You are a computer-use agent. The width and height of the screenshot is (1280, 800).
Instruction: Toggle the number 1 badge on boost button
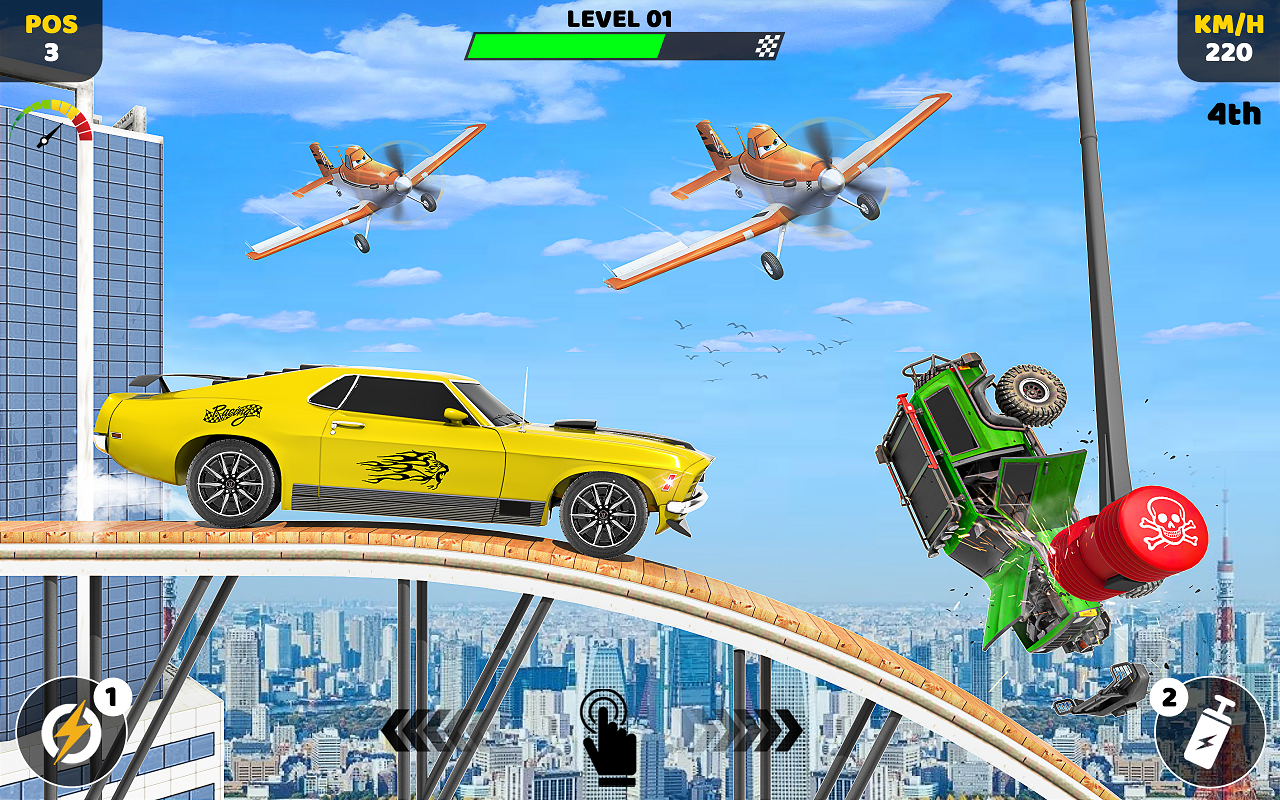coord(110,694)
